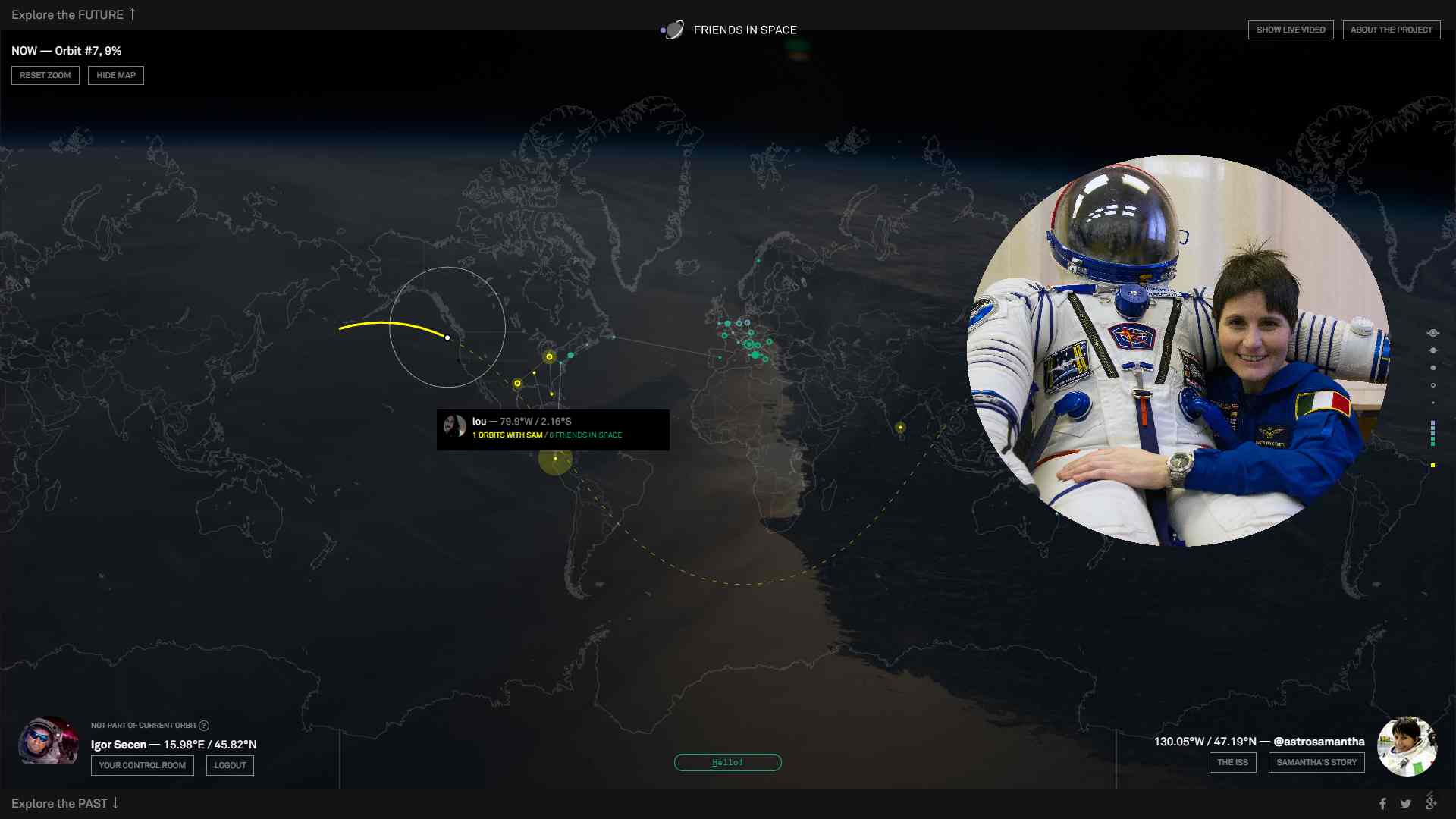This screenshot has height=819, width=1456.
Task: Show the live video feed
Action: point(1291,30)
